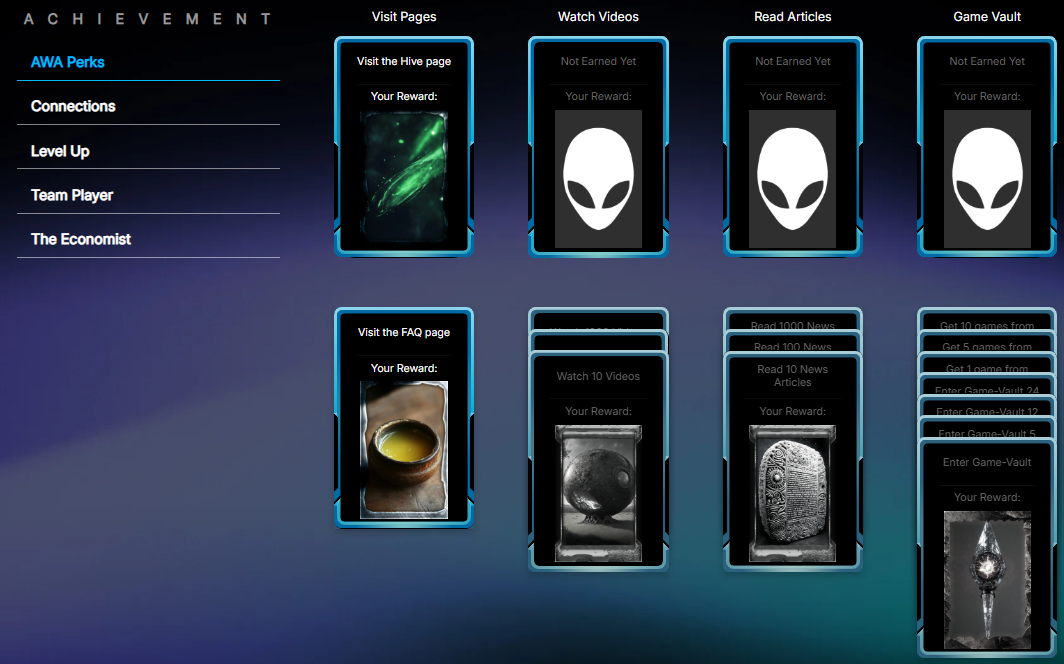The height and width of the screenshot is (664, 1064).
Task: Choose the Get 5 games stacked card
Action: (x=986, y=346)
